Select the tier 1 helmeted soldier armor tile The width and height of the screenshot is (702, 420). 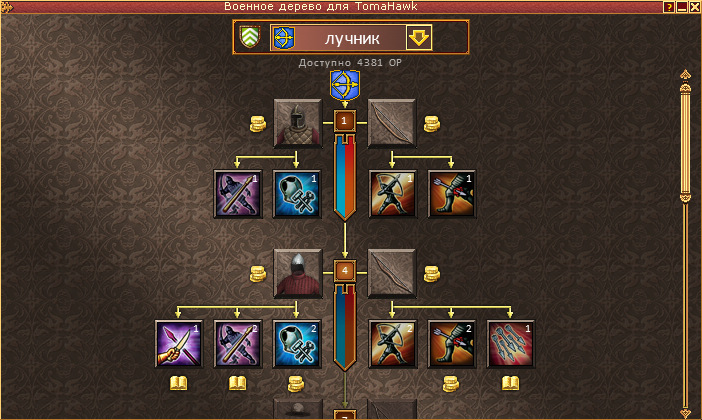(x=297, y=123)
